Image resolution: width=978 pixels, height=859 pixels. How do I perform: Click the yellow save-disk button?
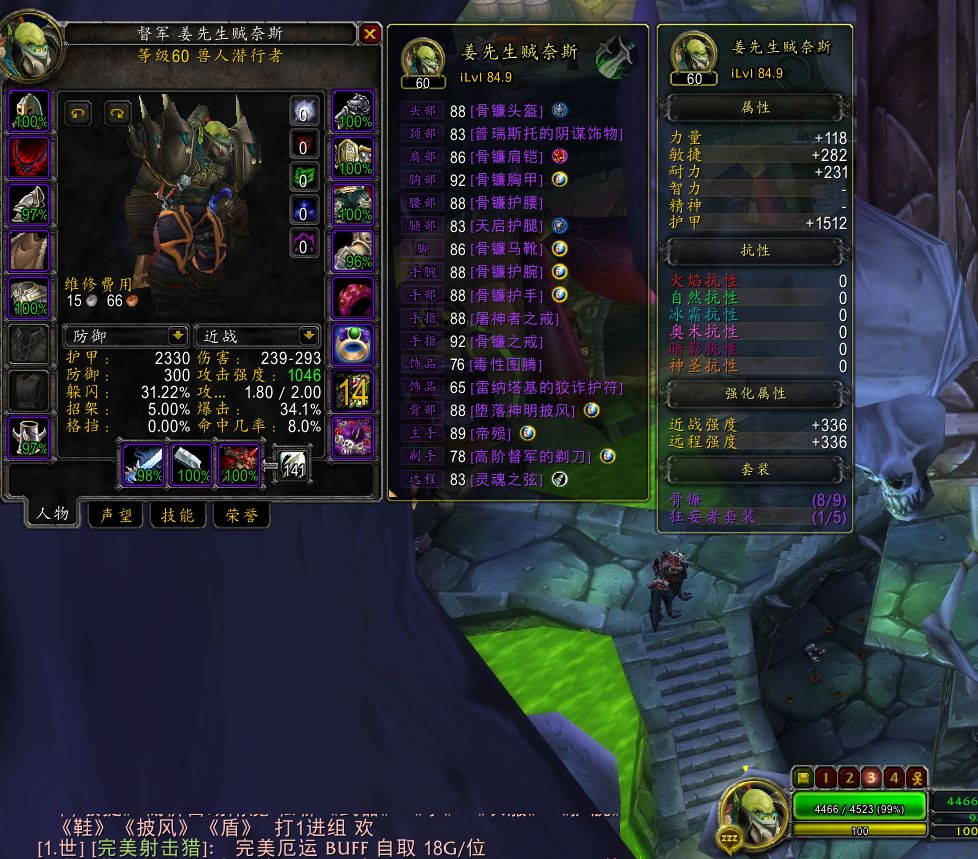point(802,777)
